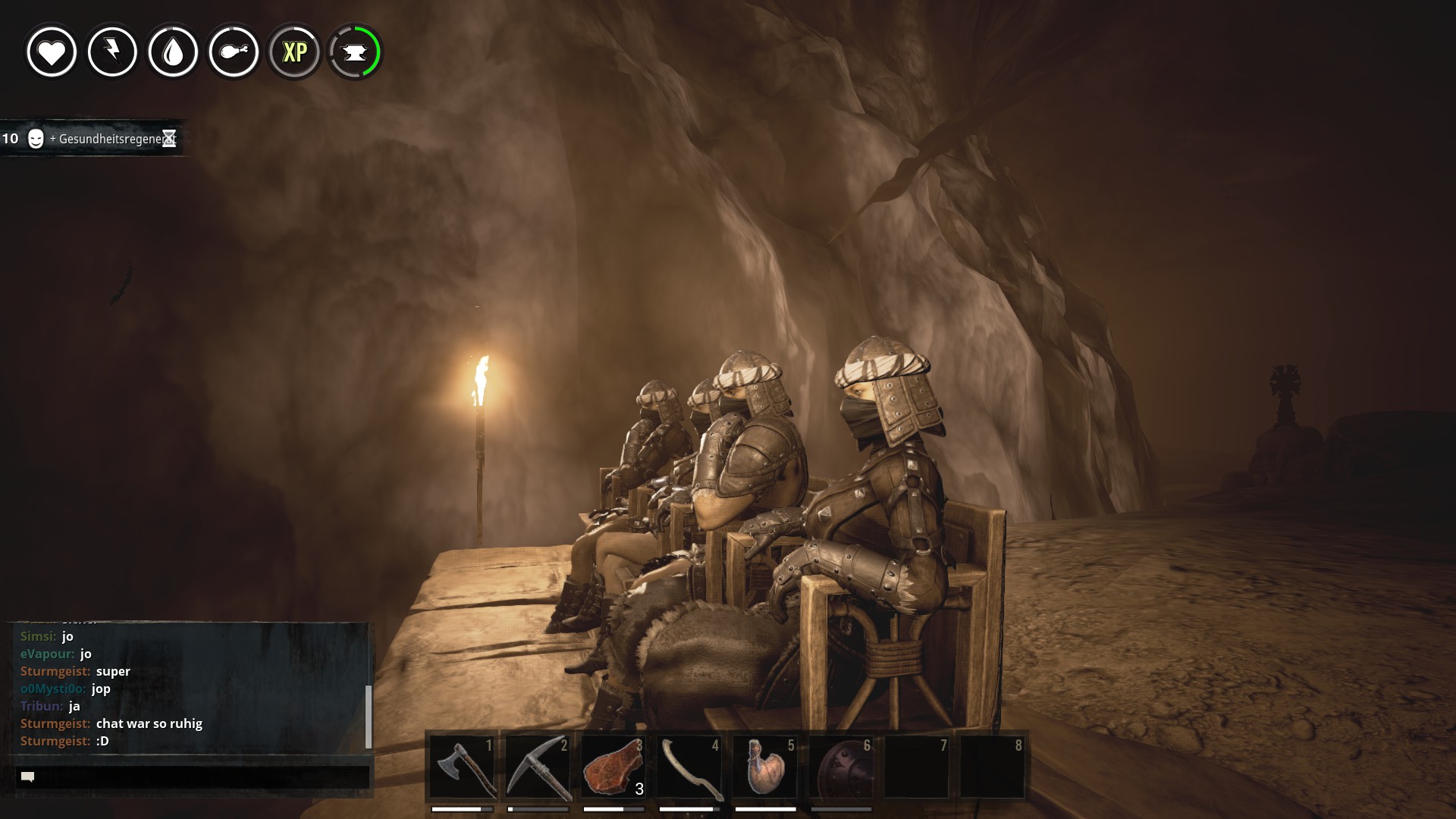Click the water drop thirst icon

point(173,52)
